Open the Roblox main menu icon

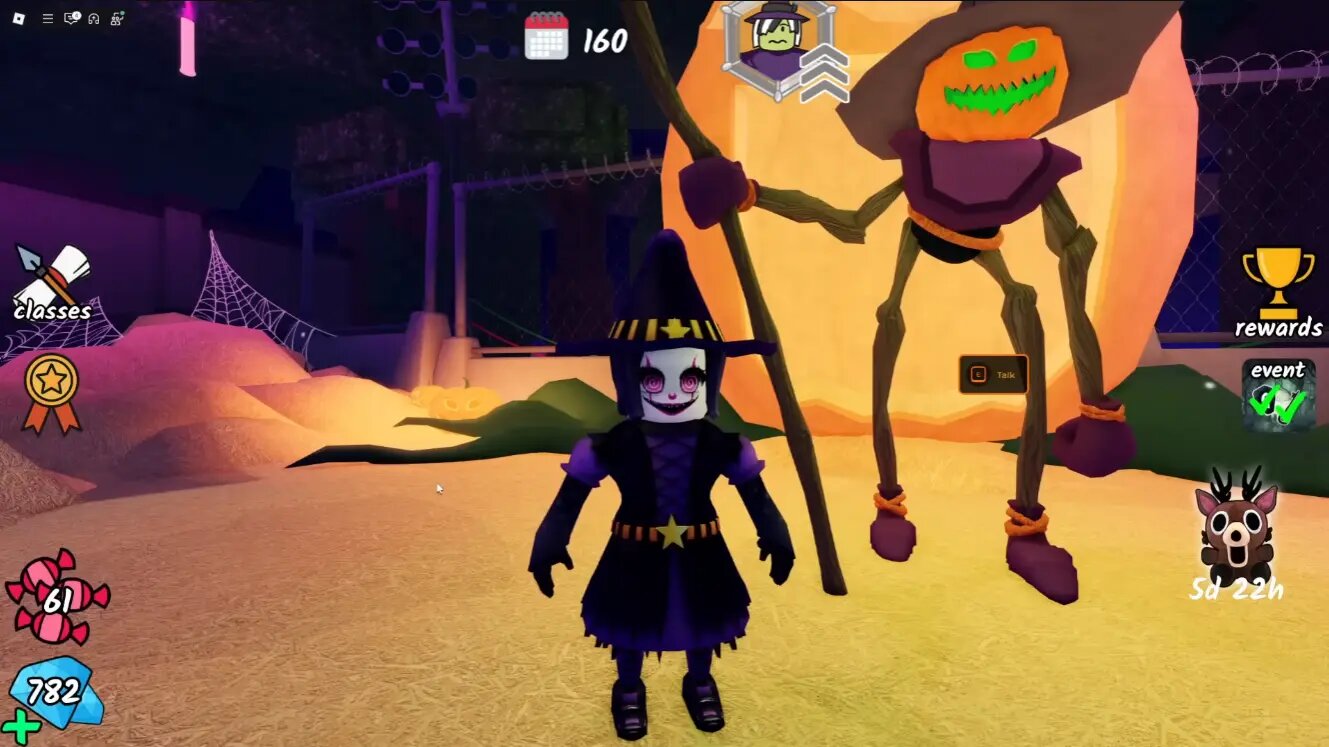pos(18,17)
